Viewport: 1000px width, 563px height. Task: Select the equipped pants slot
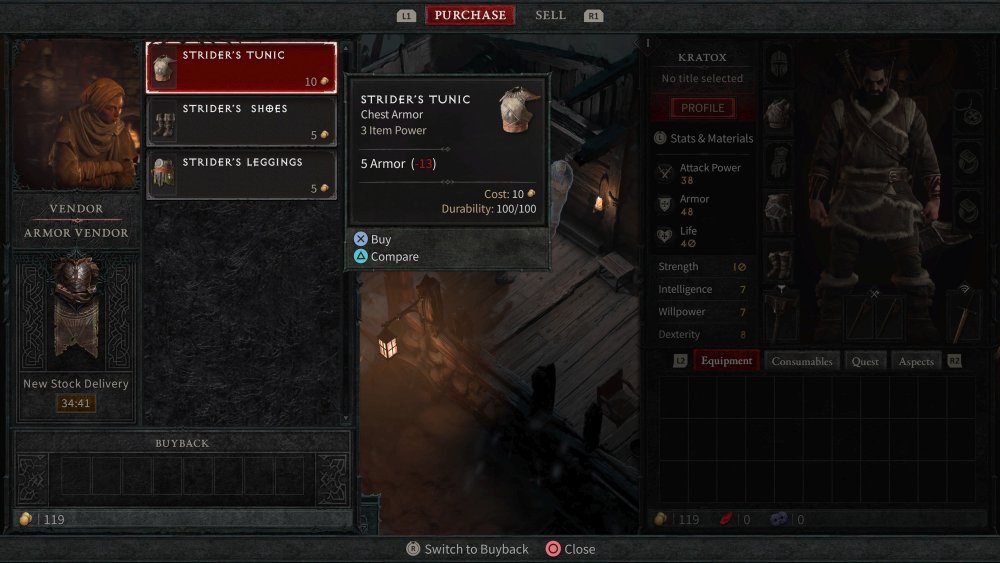779,211
